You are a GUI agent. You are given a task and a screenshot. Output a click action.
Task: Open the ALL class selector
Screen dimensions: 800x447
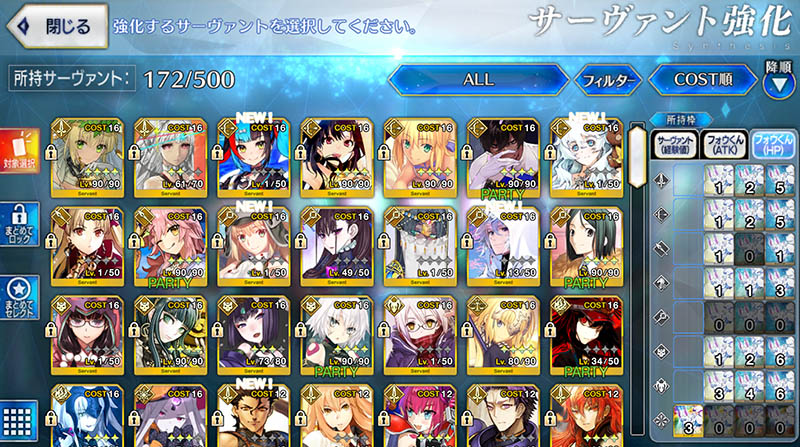[478, 78]
